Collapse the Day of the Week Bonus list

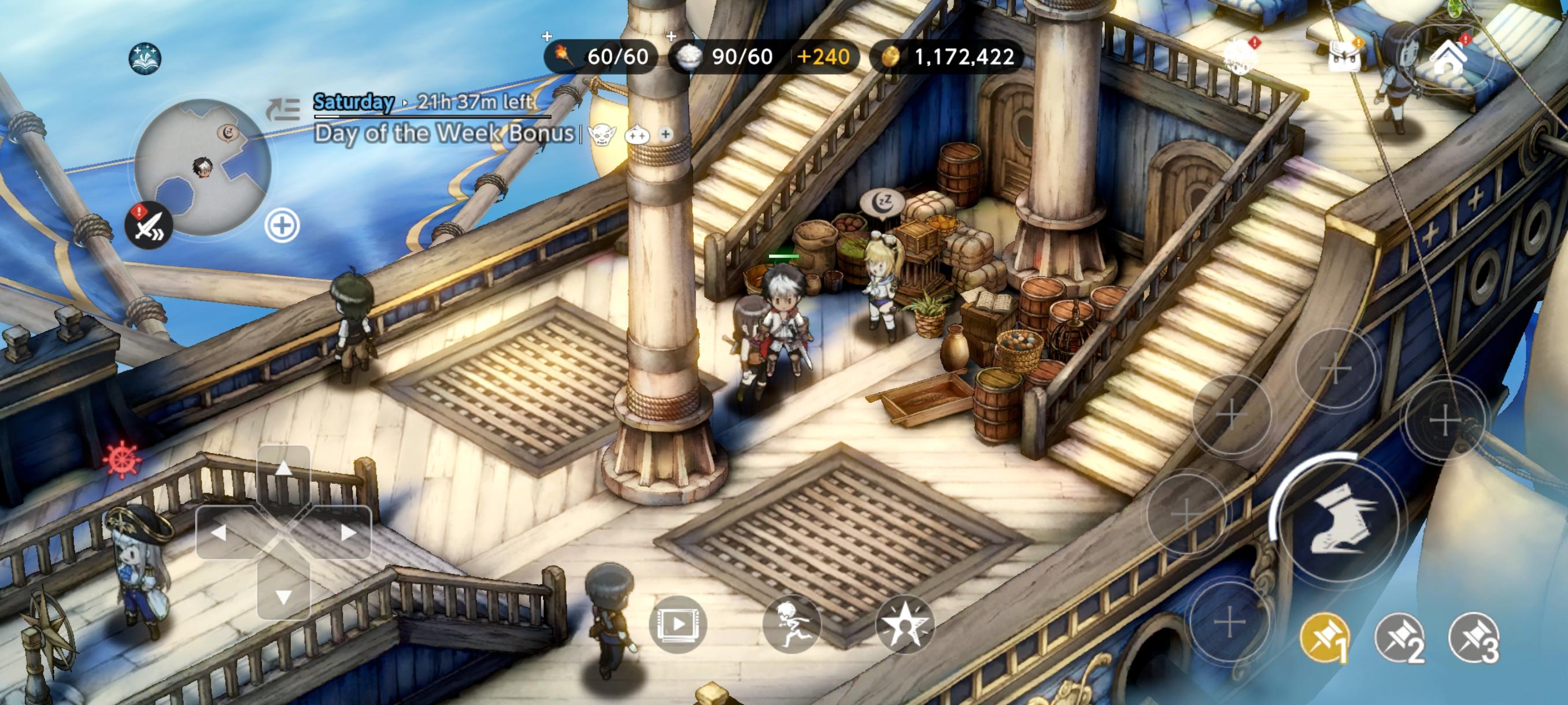284,108
